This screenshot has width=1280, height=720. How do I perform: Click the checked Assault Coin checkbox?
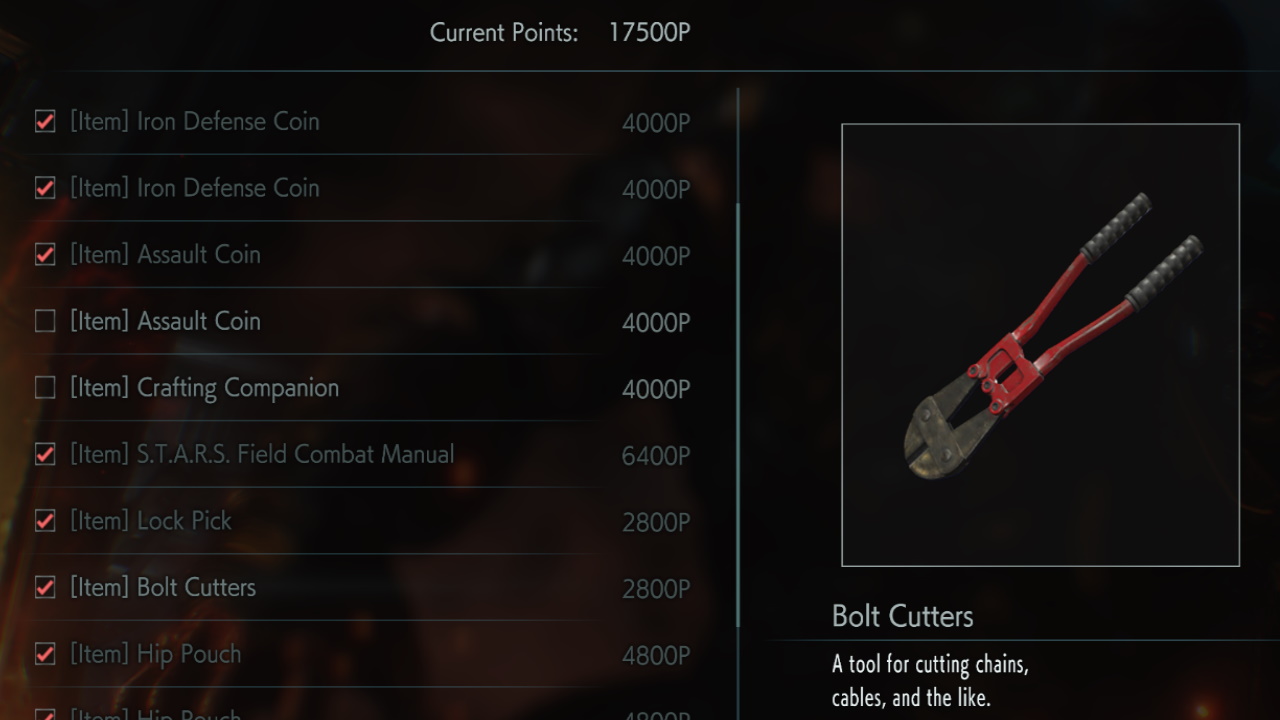45,255
